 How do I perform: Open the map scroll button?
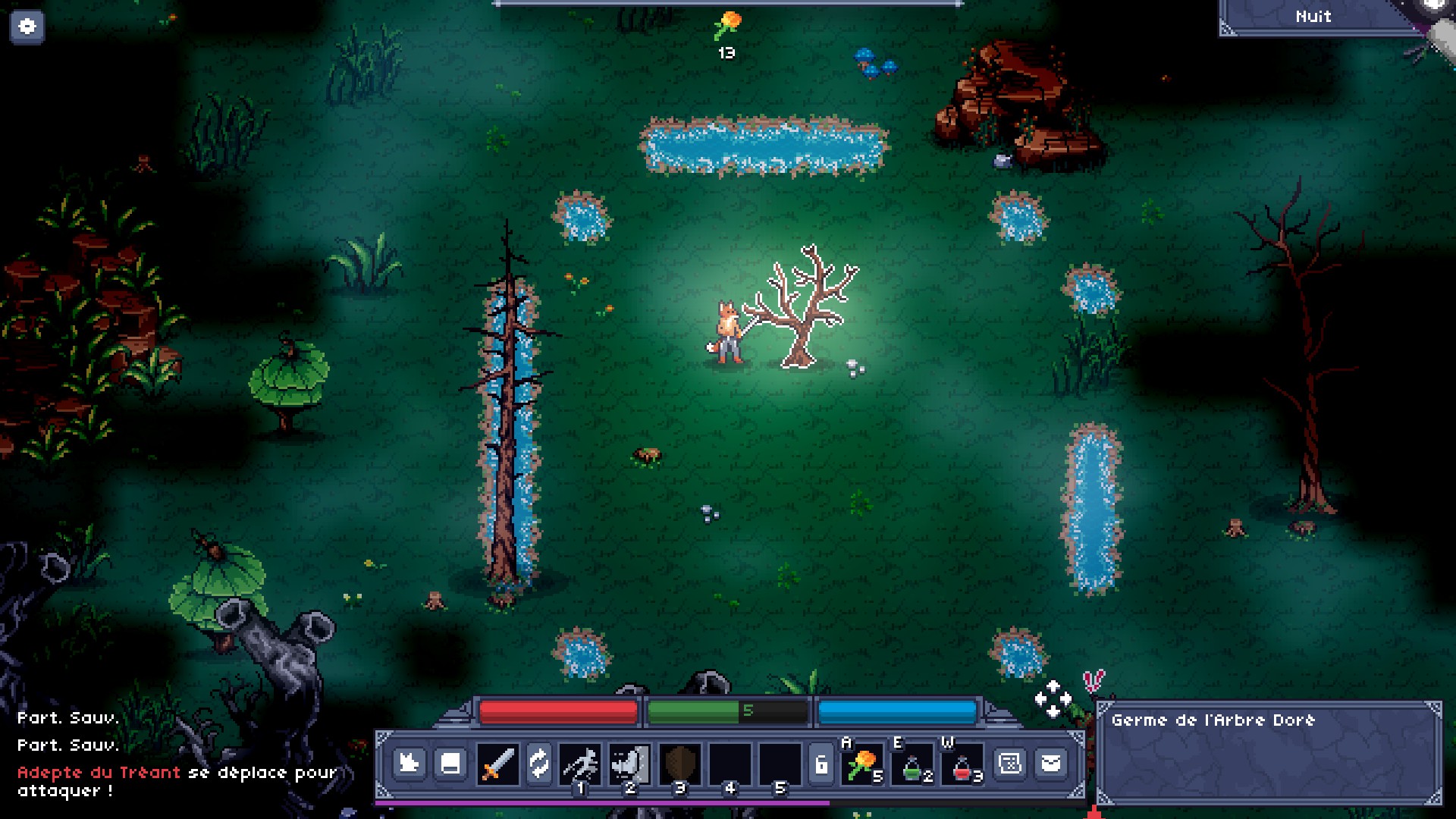tap(1010, 763)
